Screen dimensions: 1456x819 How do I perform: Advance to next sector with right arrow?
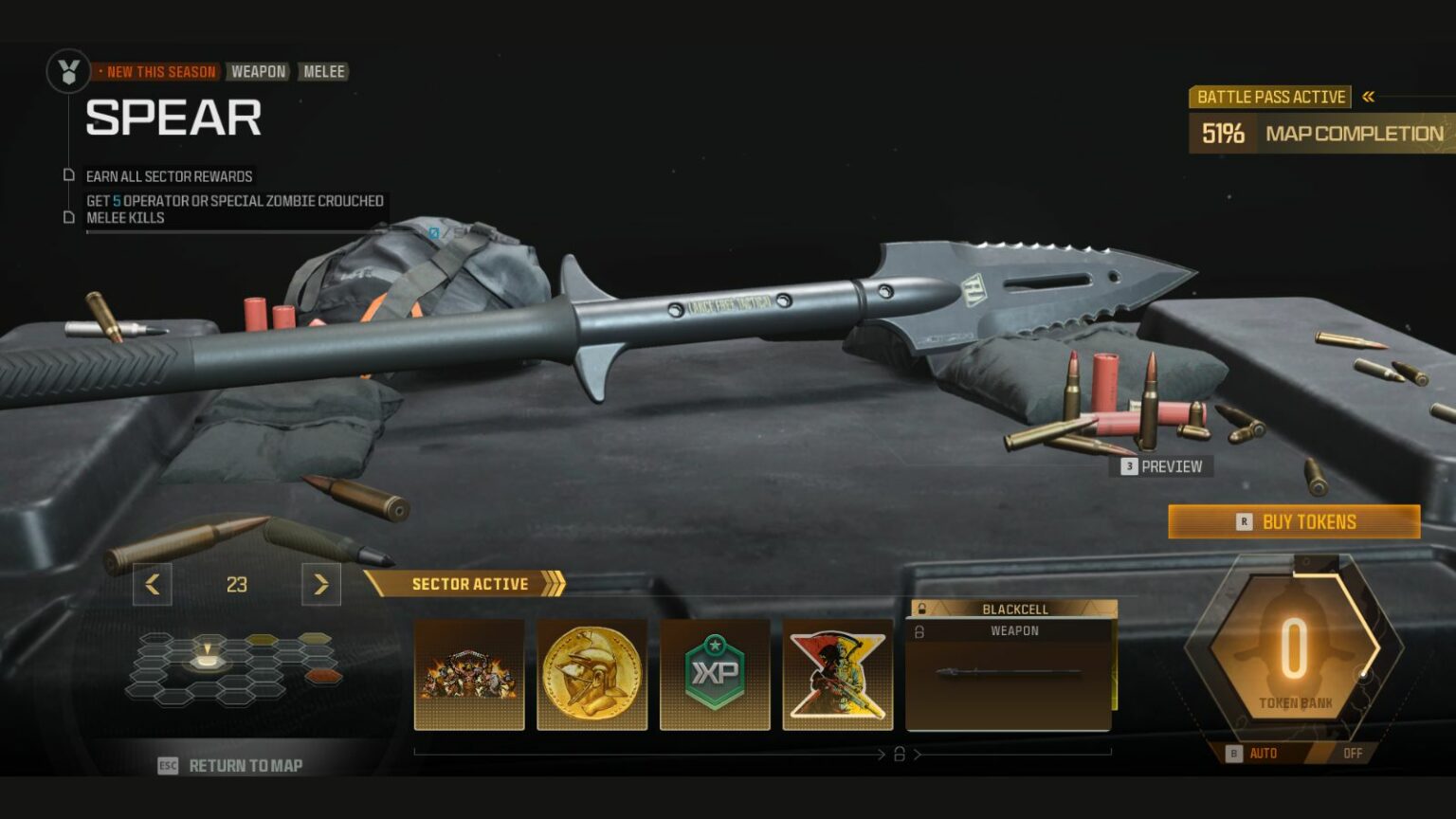[x=320, y=585]
